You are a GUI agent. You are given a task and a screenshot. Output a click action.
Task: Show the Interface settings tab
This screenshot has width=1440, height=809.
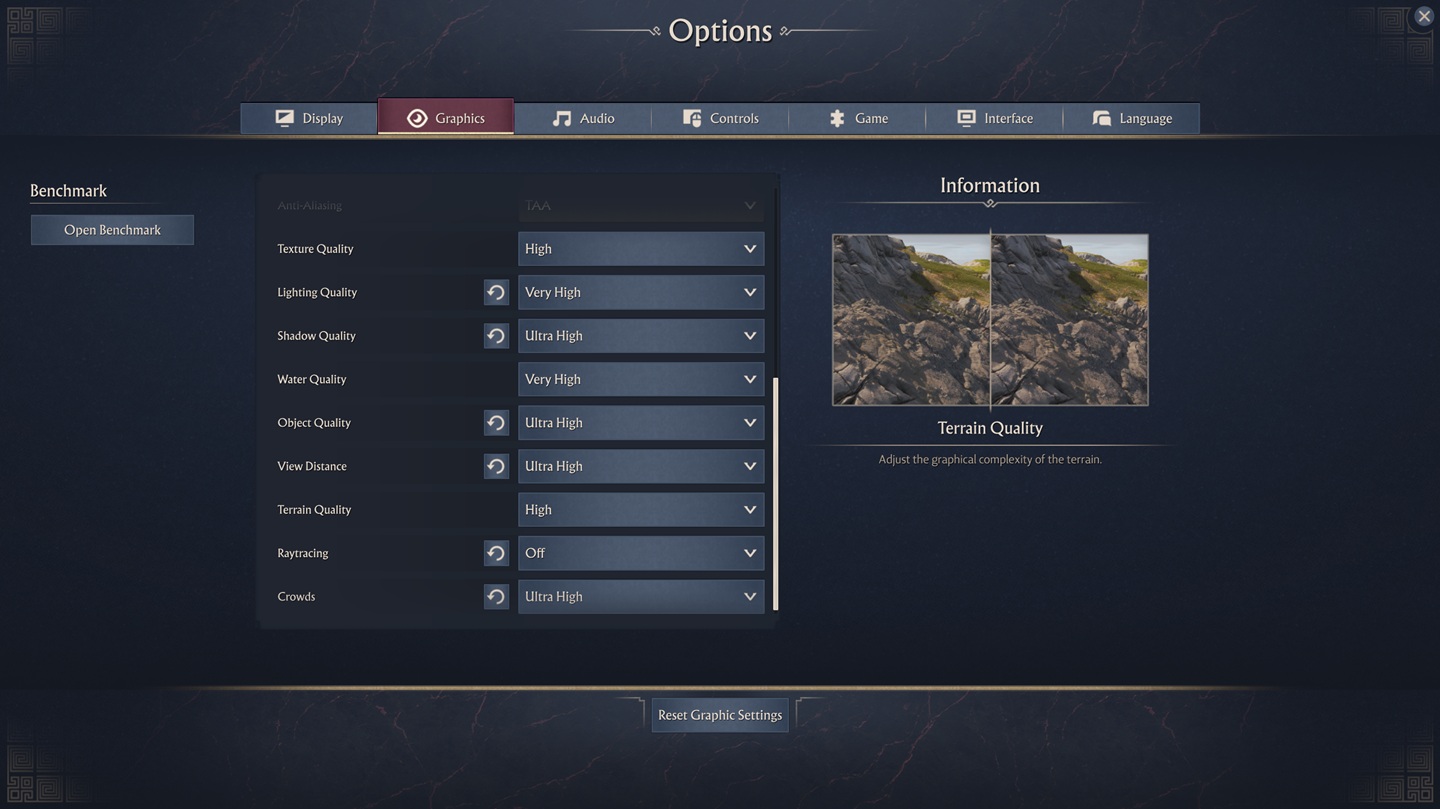click(994, 118)
